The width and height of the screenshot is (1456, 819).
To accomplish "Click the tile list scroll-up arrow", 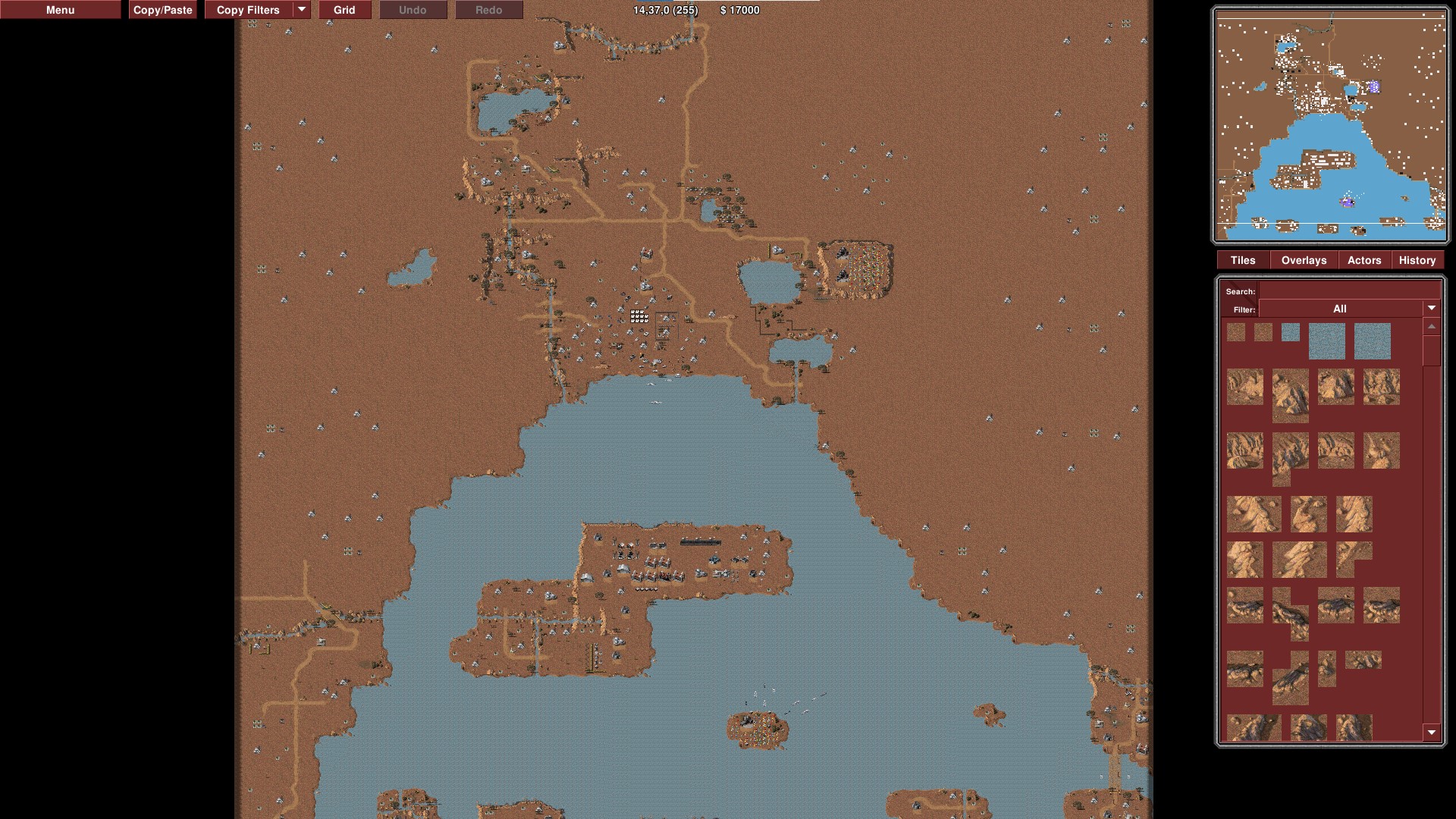I will [x=1431, y=327].
